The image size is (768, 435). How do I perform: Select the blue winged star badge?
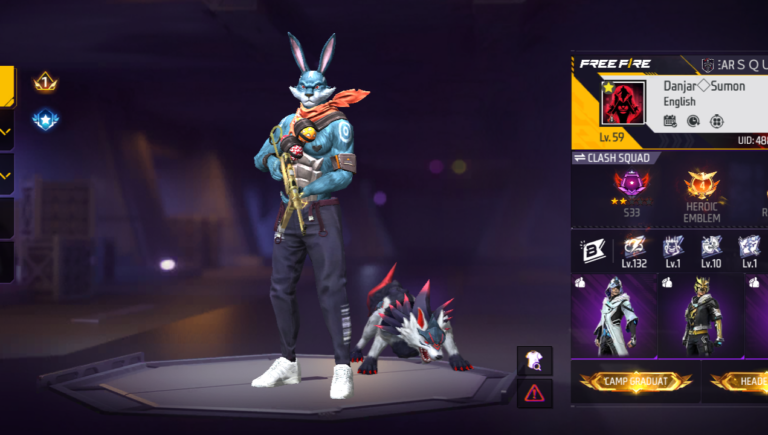(x=45, y=120)
